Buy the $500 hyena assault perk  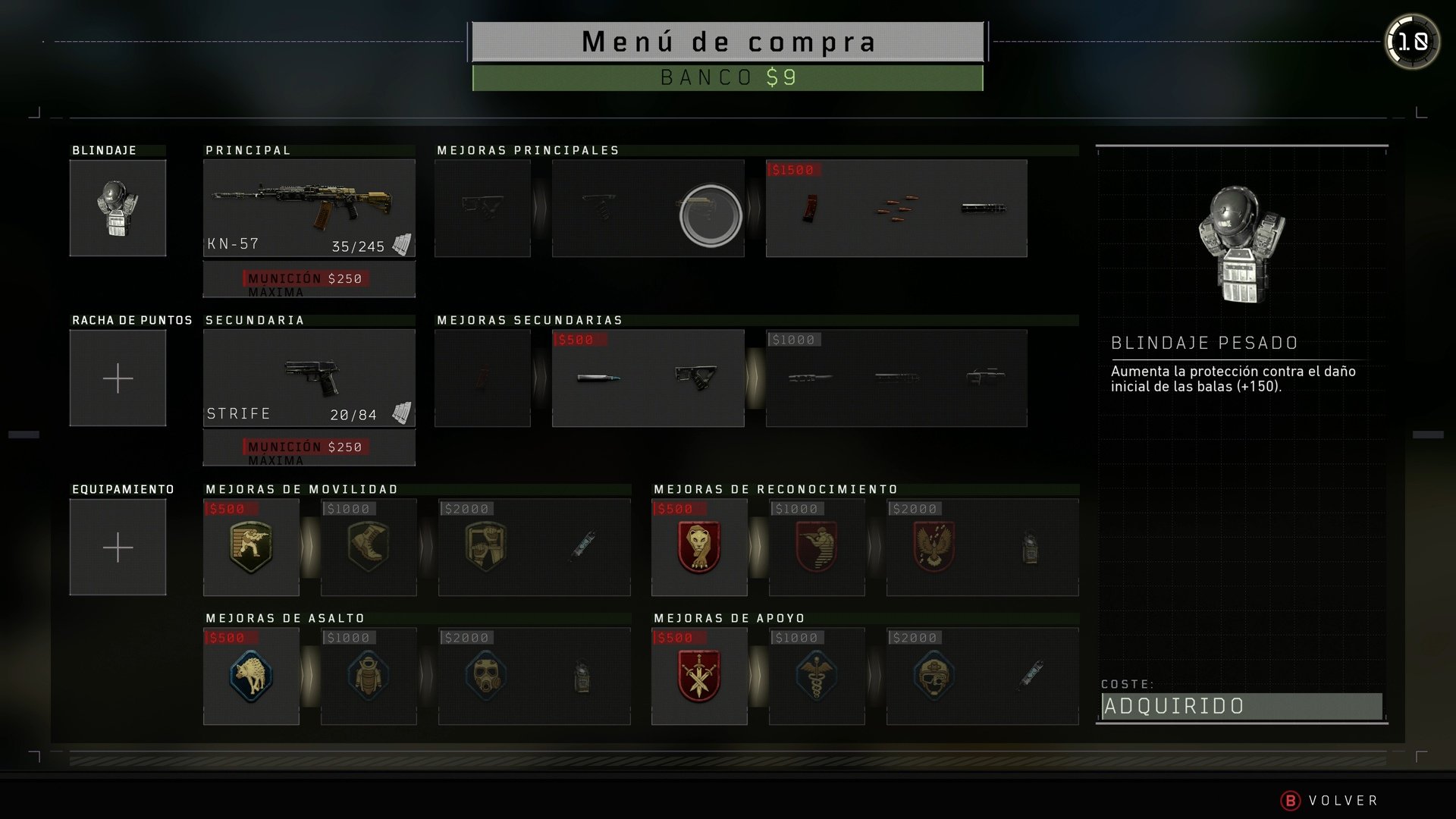coord(251,676)
